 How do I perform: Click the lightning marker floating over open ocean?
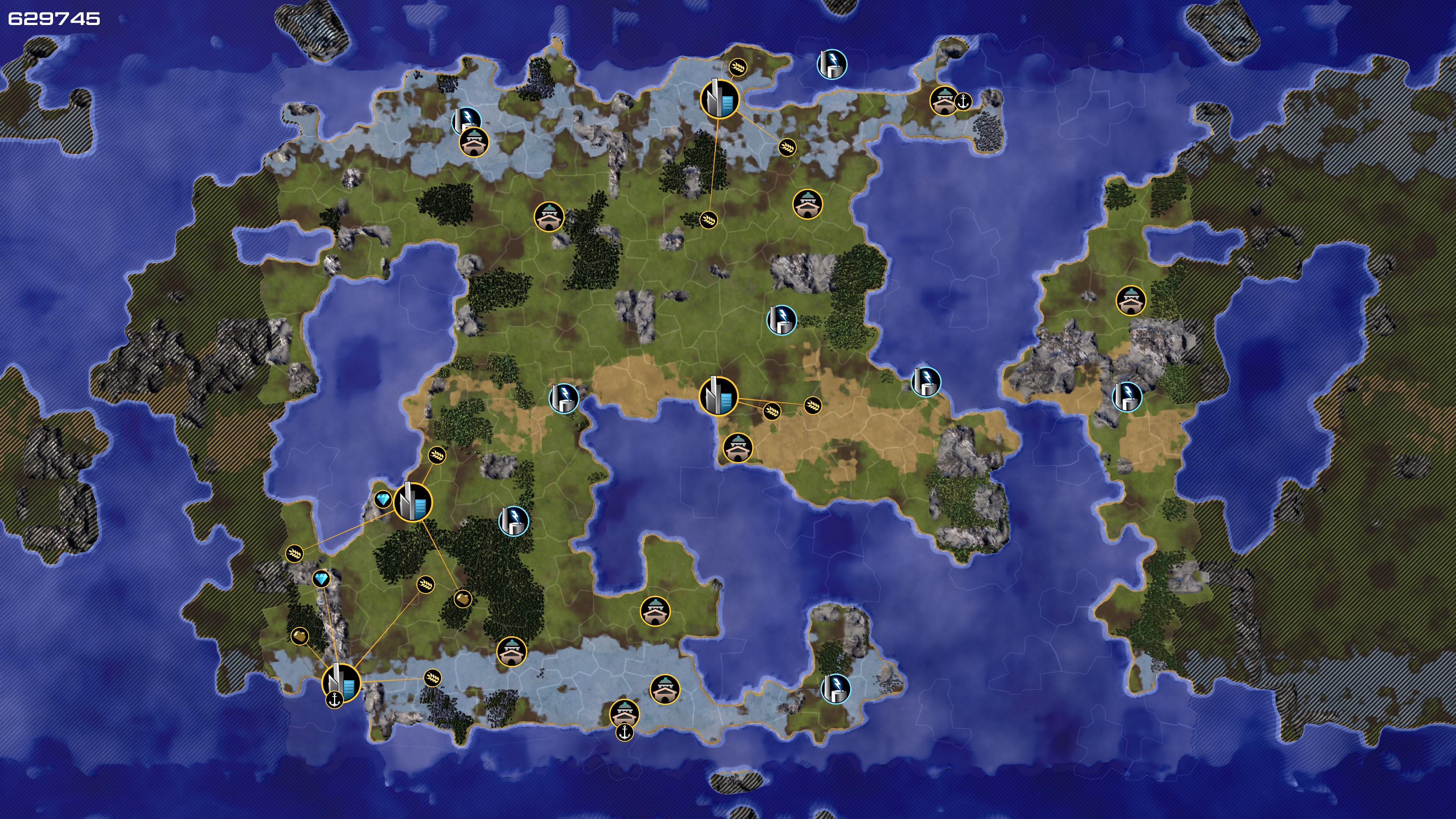tap(832, 63)
